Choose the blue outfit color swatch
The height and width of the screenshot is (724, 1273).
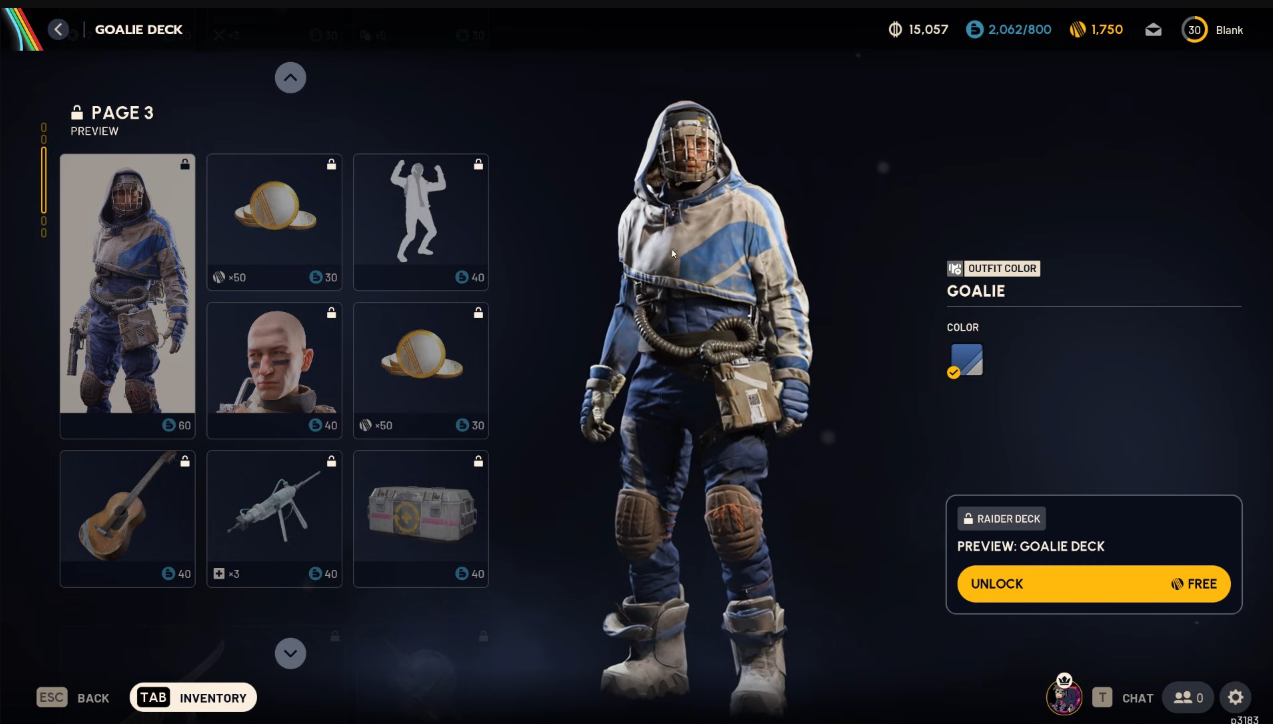click(967, 360)
